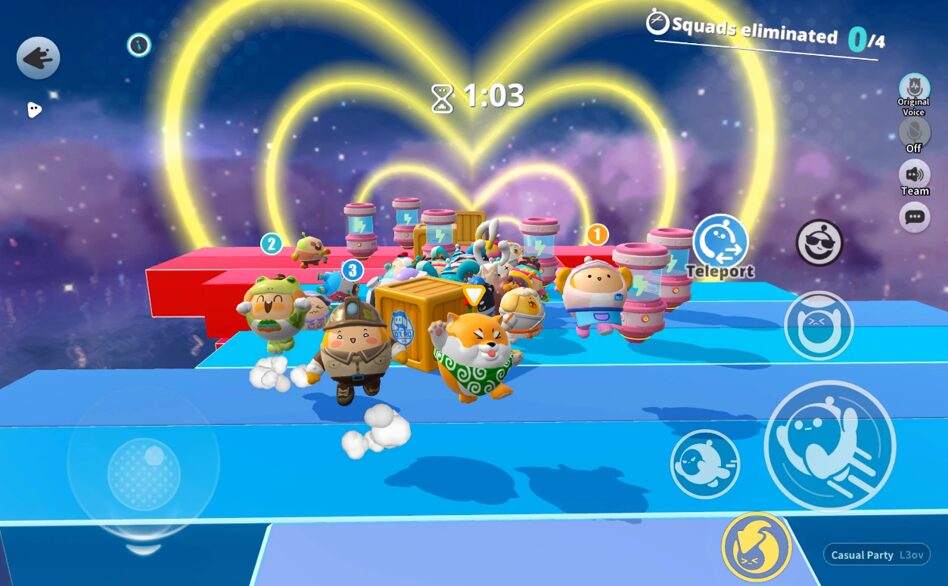Activate the yellow roll skill button

click(756, 547)
